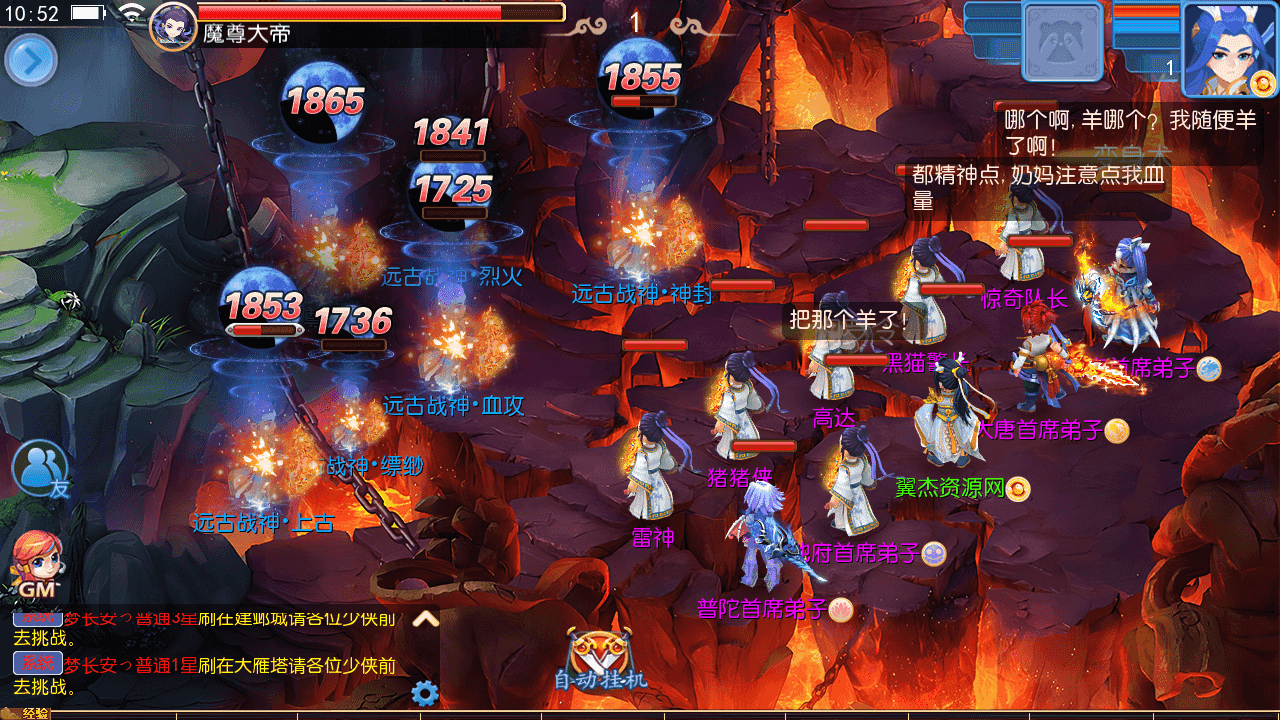Click the blue arrow expand button
This screenshot has width=1280, height=720.
(x=31, y=61)
